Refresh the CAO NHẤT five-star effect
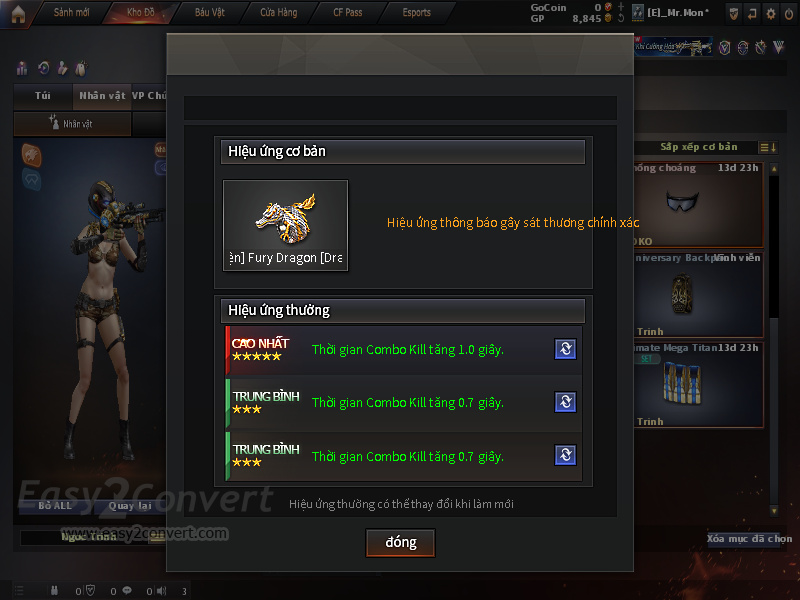This screenshot has height=600, width=800. click(x=565, y=349)
